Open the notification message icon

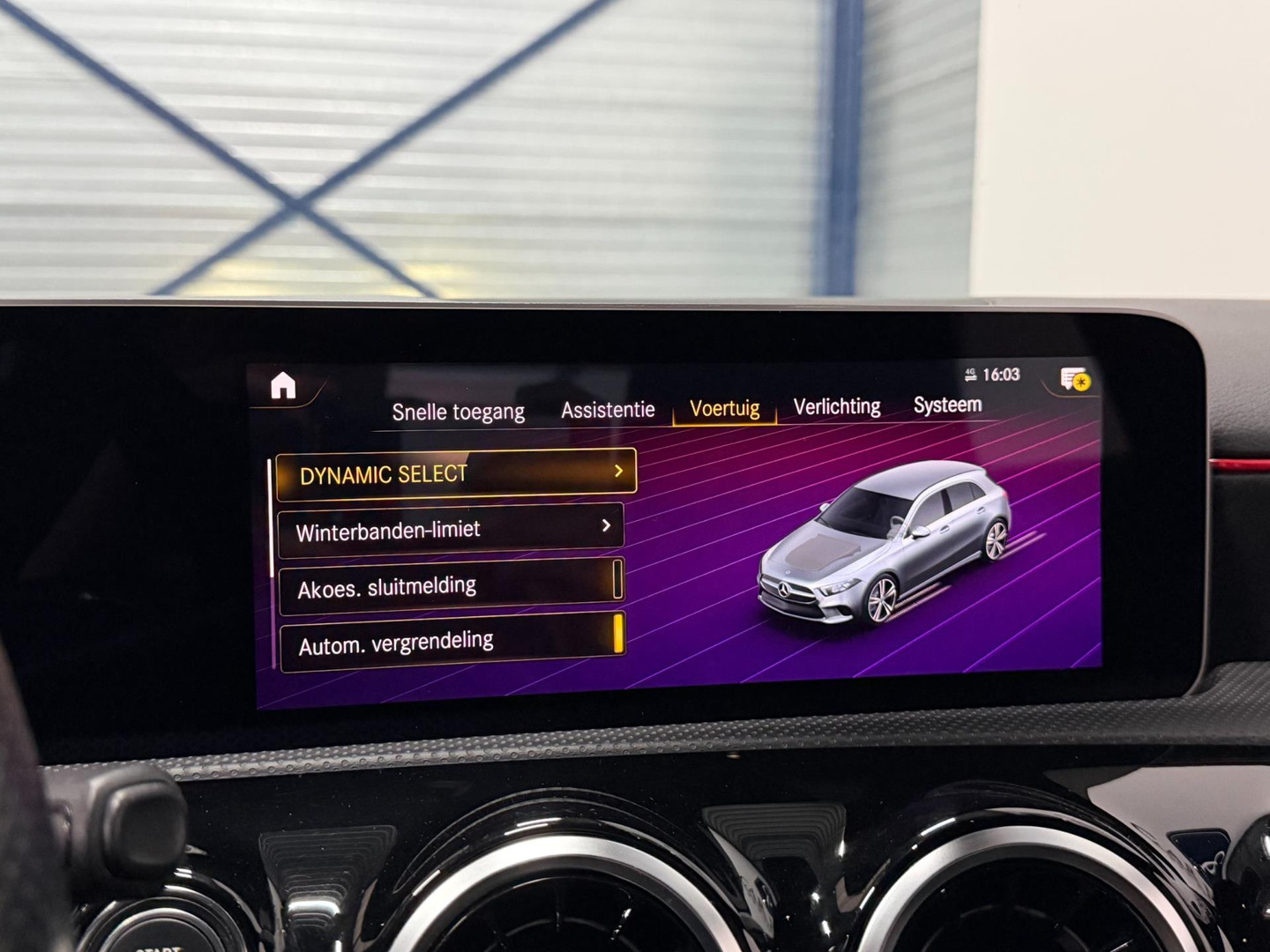1067,377
